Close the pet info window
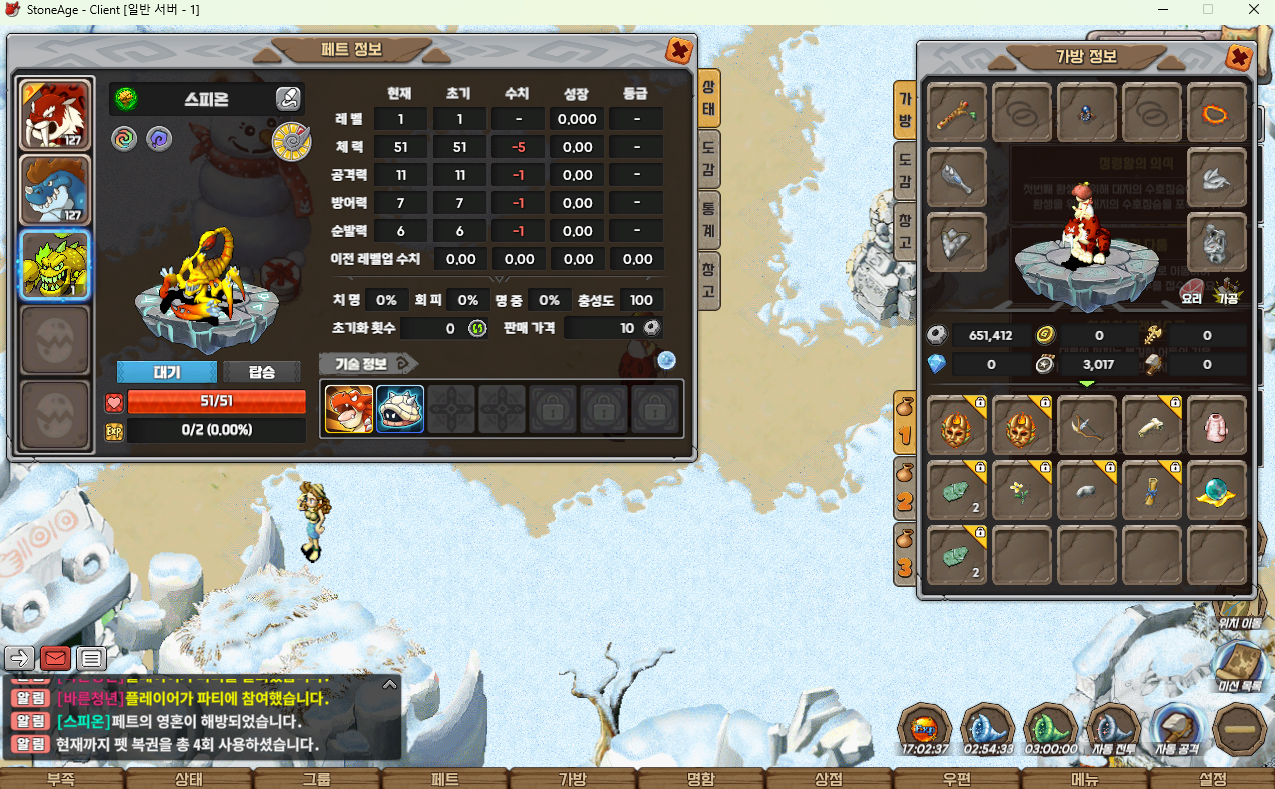Image resolution: width=1275 pixels, height=789 pixels. point(678,50)
